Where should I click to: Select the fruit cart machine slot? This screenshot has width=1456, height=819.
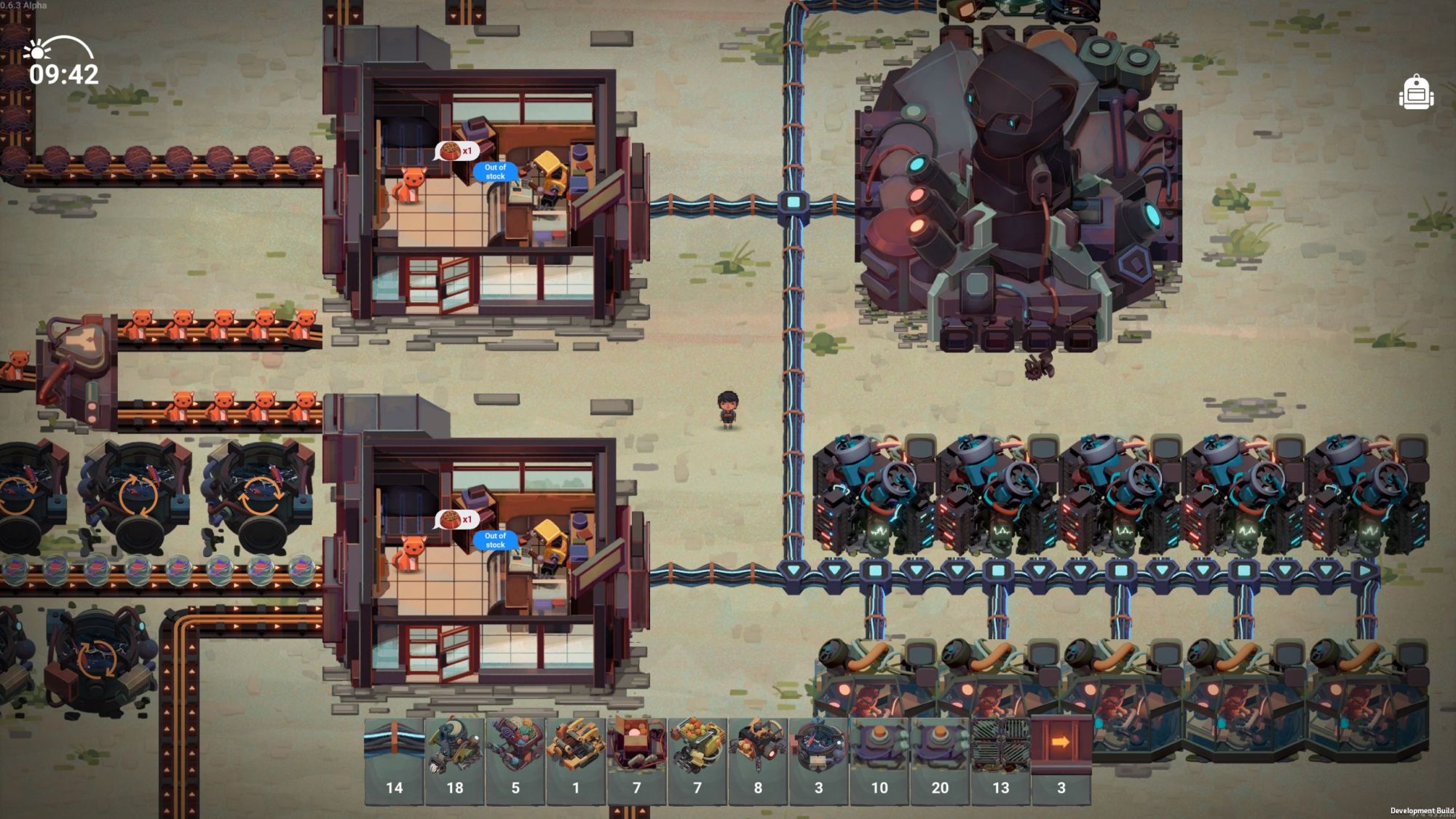coord(697,760)
